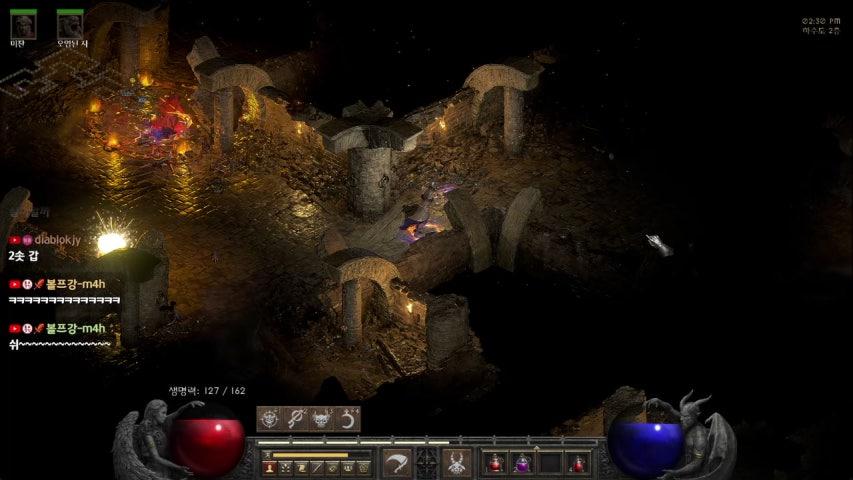
Task: Pick the crossed staff skill icon
Action: (x=296, y=419)
